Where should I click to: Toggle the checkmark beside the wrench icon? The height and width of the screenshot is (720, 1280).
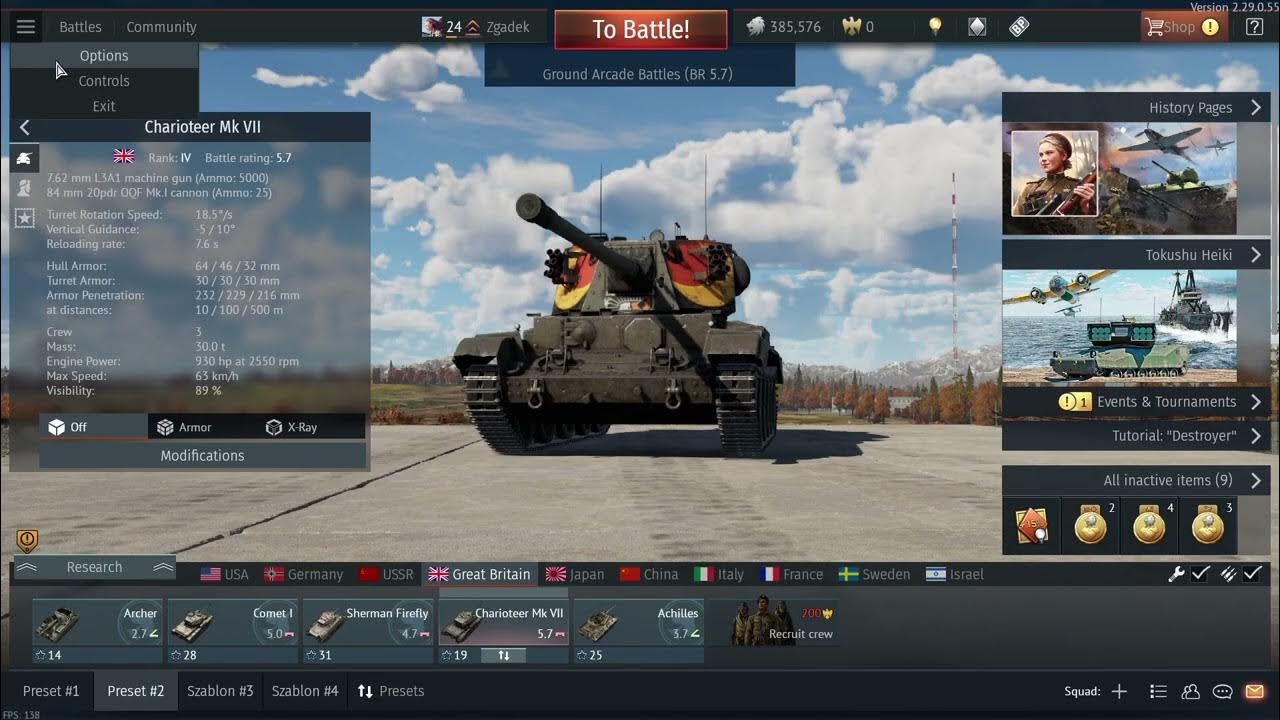tap(1201, 574)
